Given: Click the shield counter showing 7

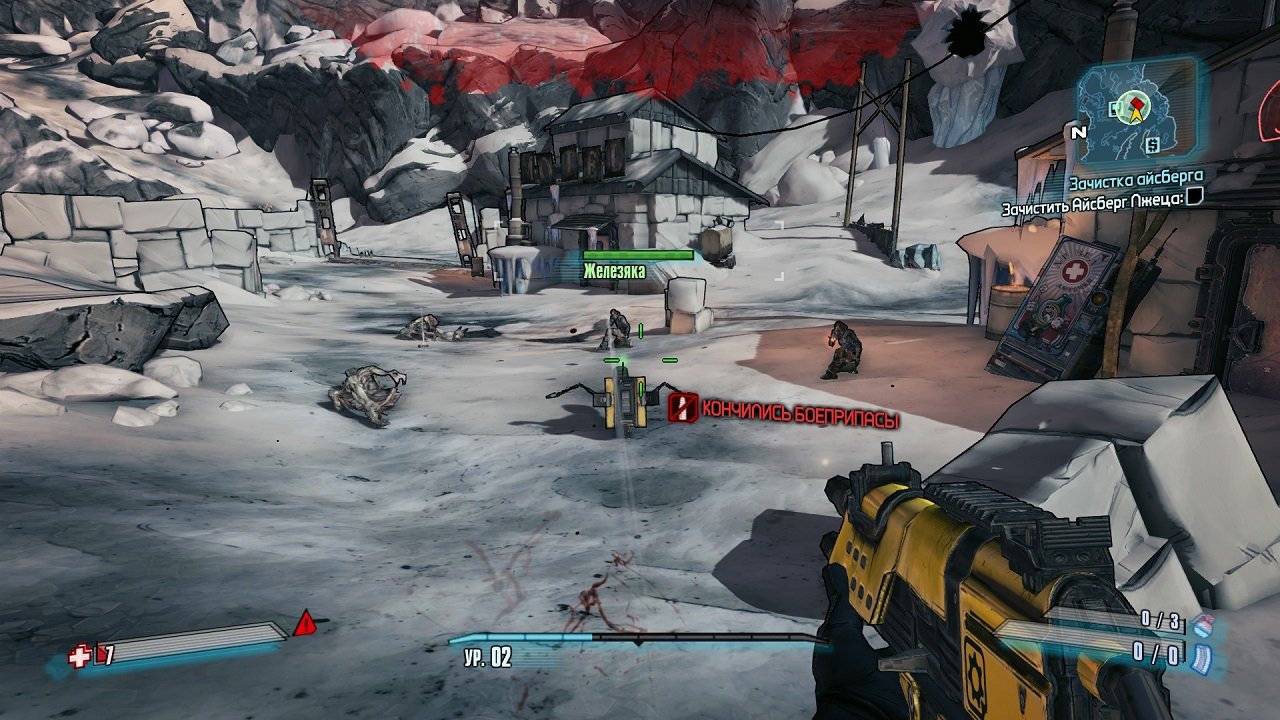Looking at the screenshot, I should coord(108,655).
